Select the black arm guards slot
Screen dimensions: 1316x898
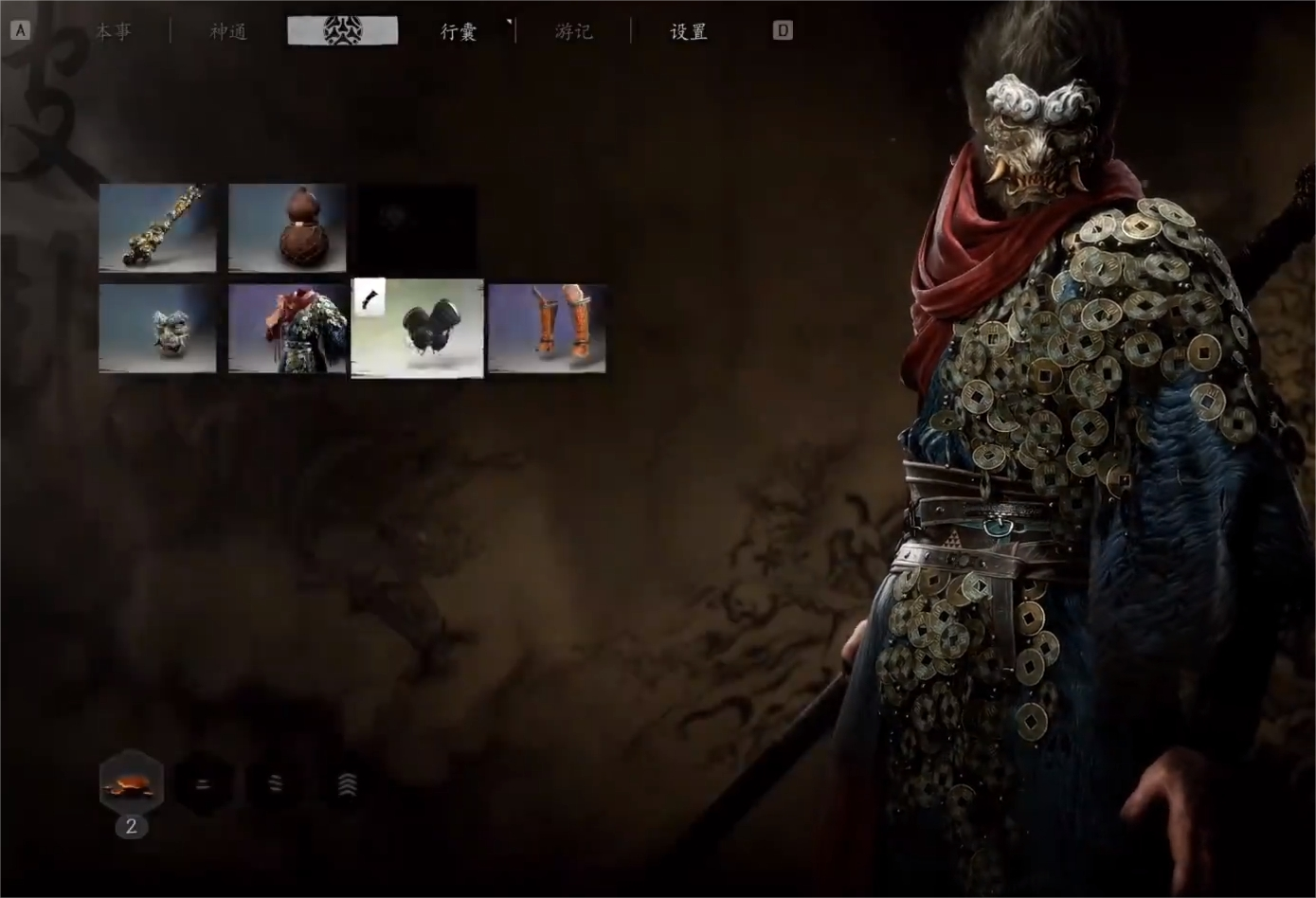tap(418, 329)
